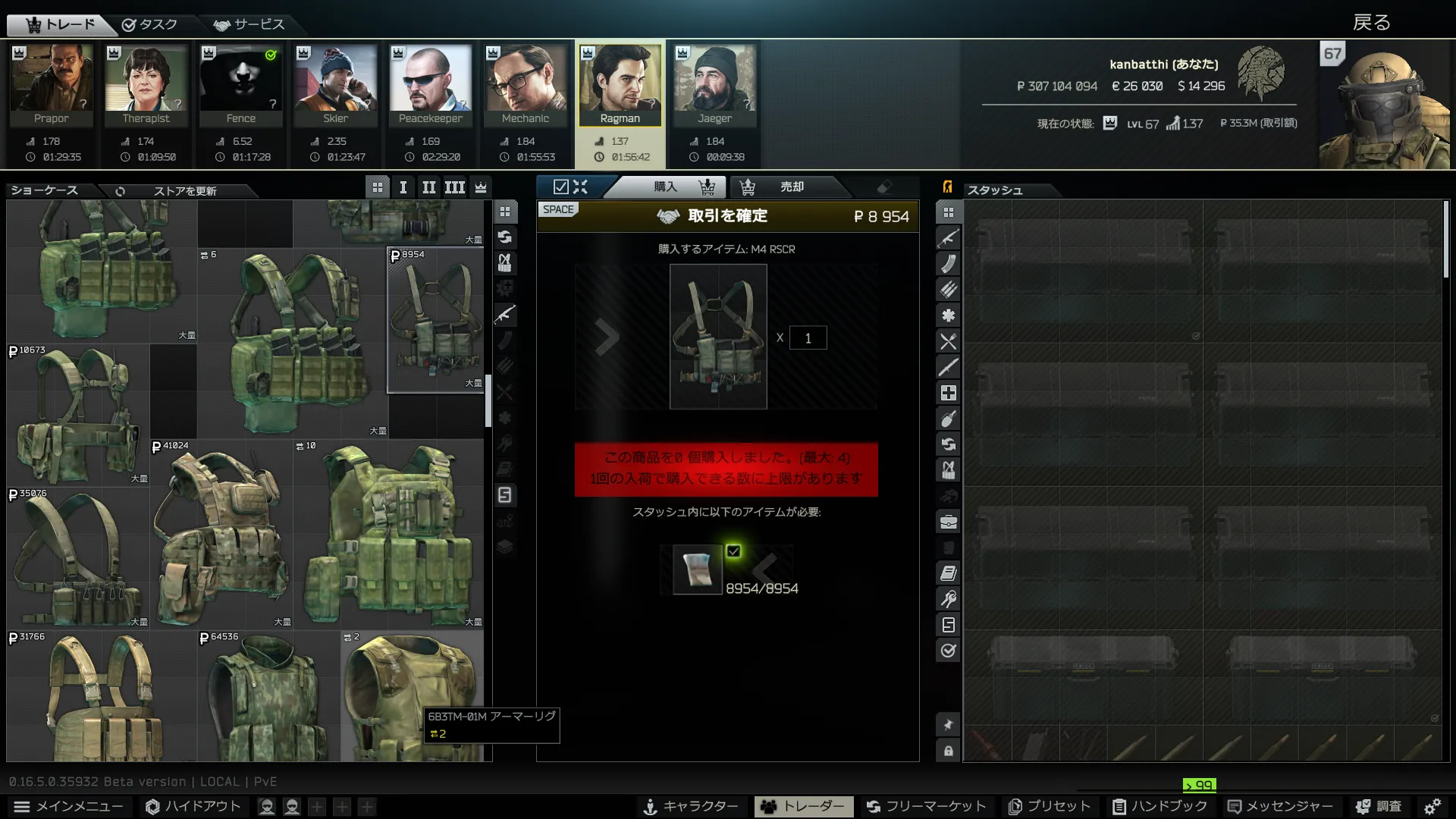This screenshot has width=1456, height=819.
Task: Open the メッセンジャー messenger
Action: tap(1279, 806)
